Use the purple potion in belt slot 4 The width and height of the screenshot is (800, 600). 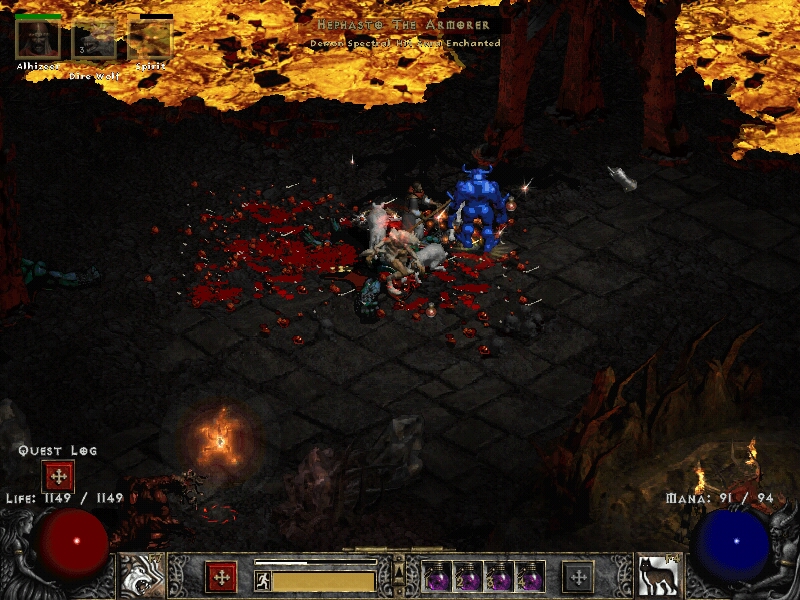pyautogui.click(x=530, y=577)
